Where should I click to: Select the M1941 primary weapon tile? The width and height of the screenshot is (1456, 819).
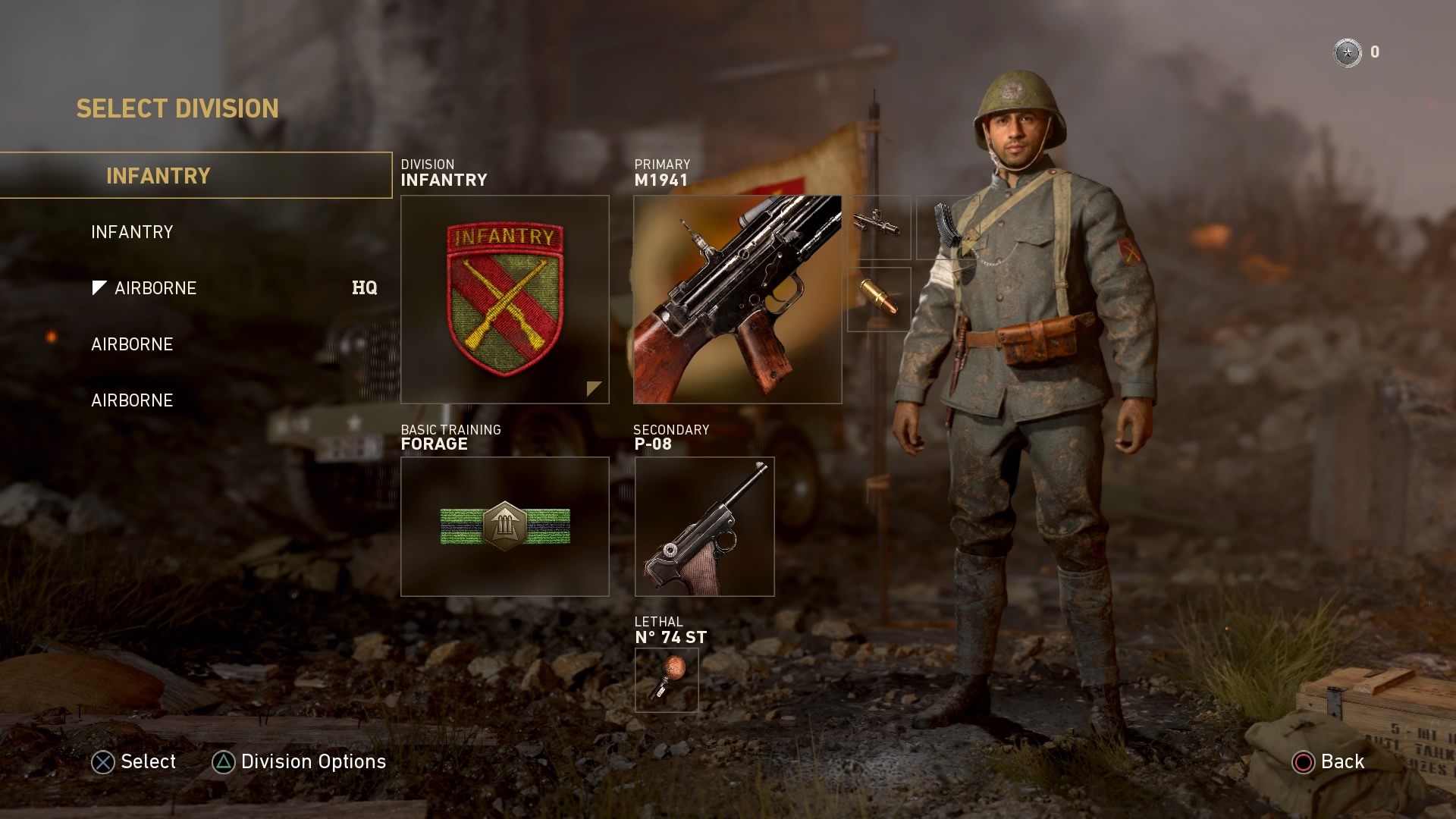pos(737,300)
